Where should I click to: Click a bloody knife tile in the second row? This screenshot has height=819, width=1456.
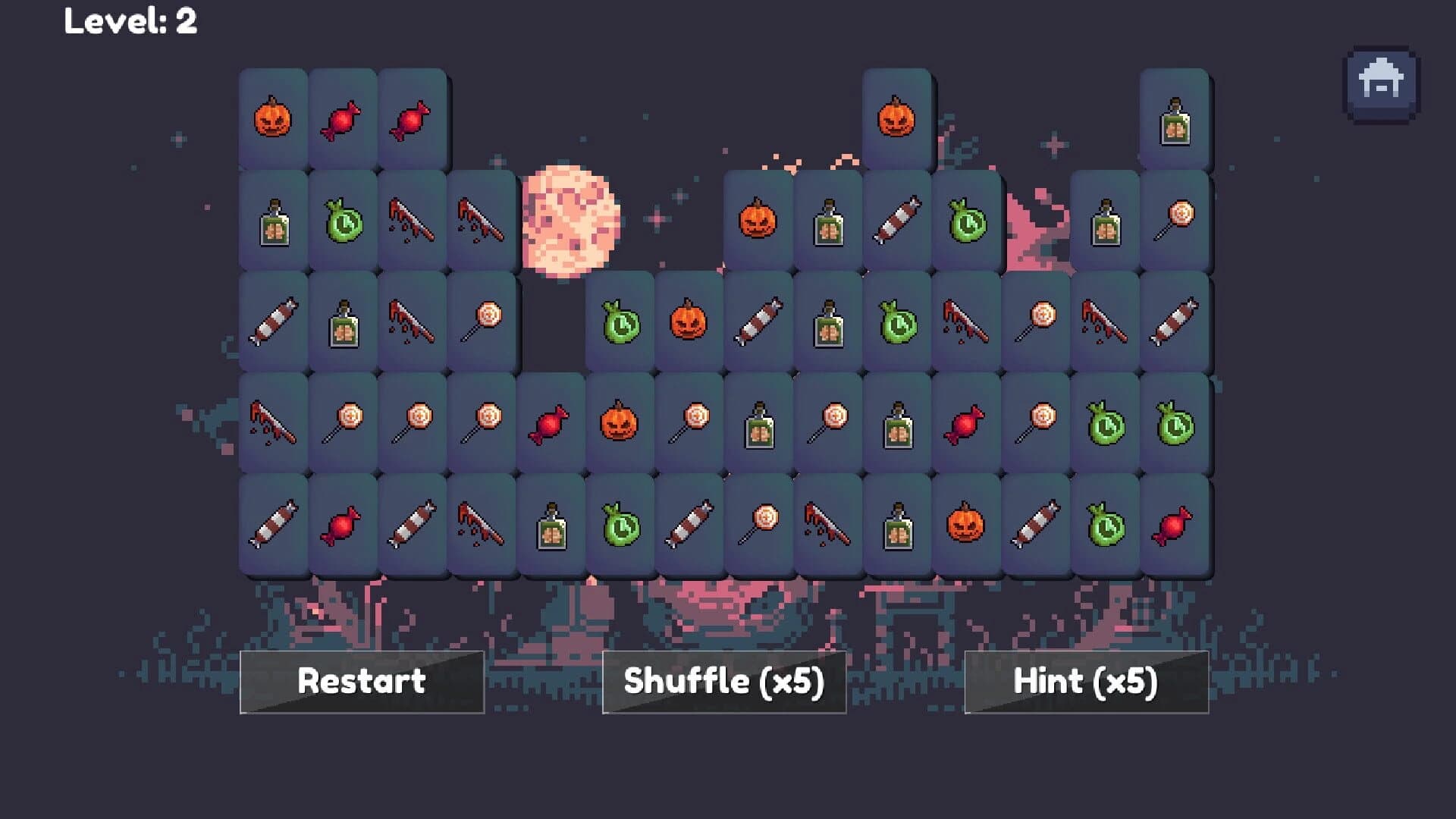(x=413, y=220)
